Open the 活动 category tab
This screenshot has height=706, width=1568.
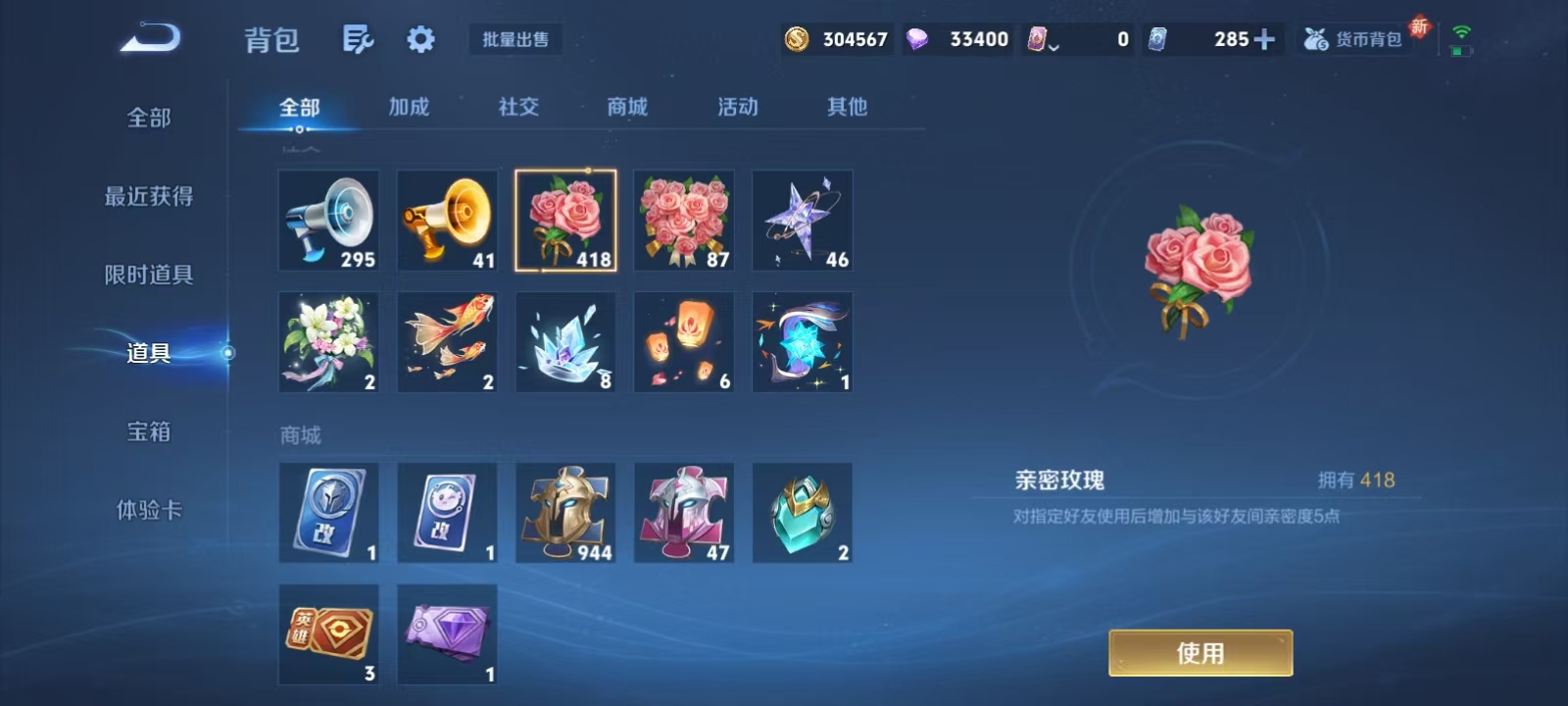coord(735,108)
